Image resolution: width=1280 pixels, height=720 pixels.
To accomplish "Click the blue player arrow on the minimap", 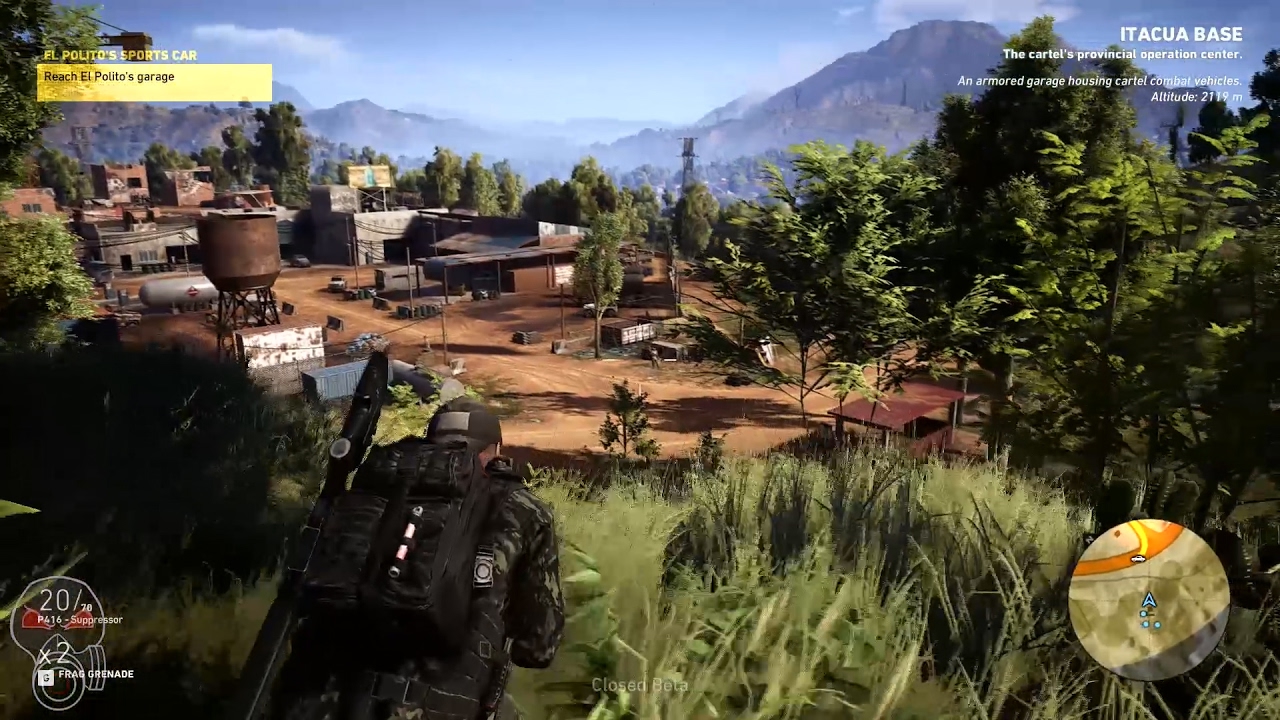I will pos(1149,600).
